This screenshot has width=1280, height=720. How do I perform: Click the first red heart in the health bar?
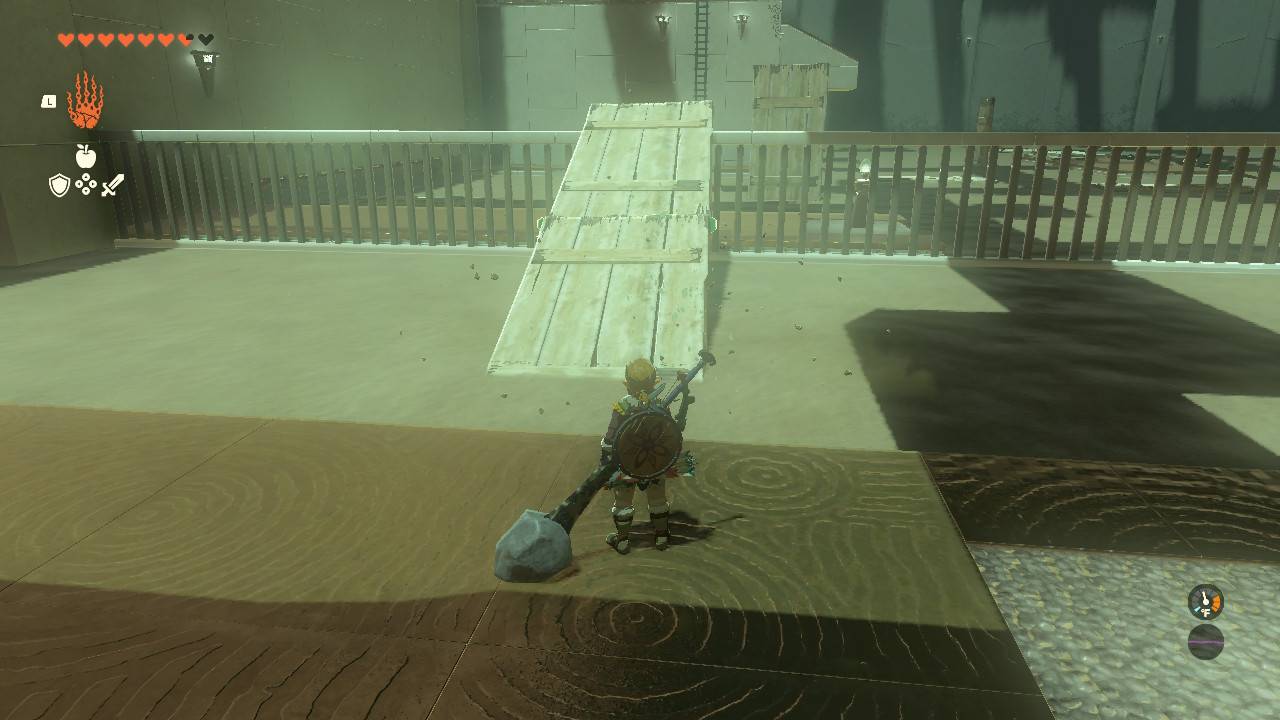click(65, 38)
